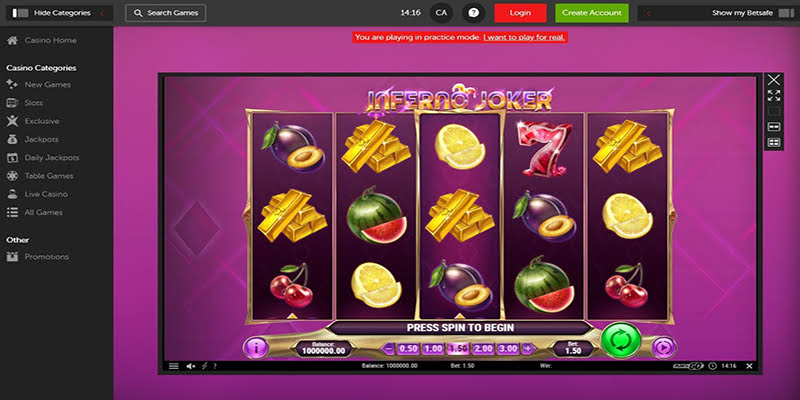Image resolution: width=800 pixels, height=400 pixels.
Task: Open the paytable info button
Action: (255, 348)
